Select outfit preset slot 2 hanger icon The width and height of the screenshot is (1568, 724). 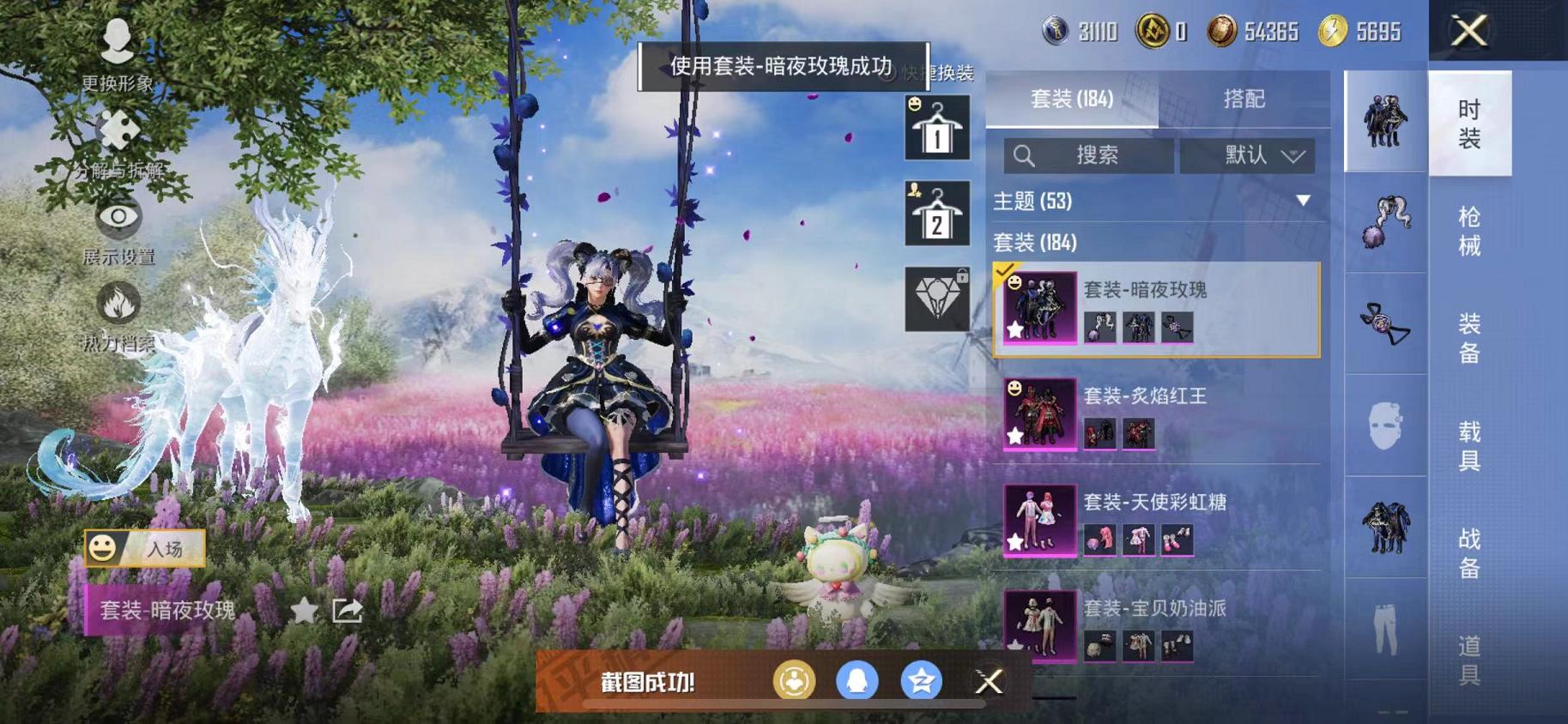click(935, 213)
